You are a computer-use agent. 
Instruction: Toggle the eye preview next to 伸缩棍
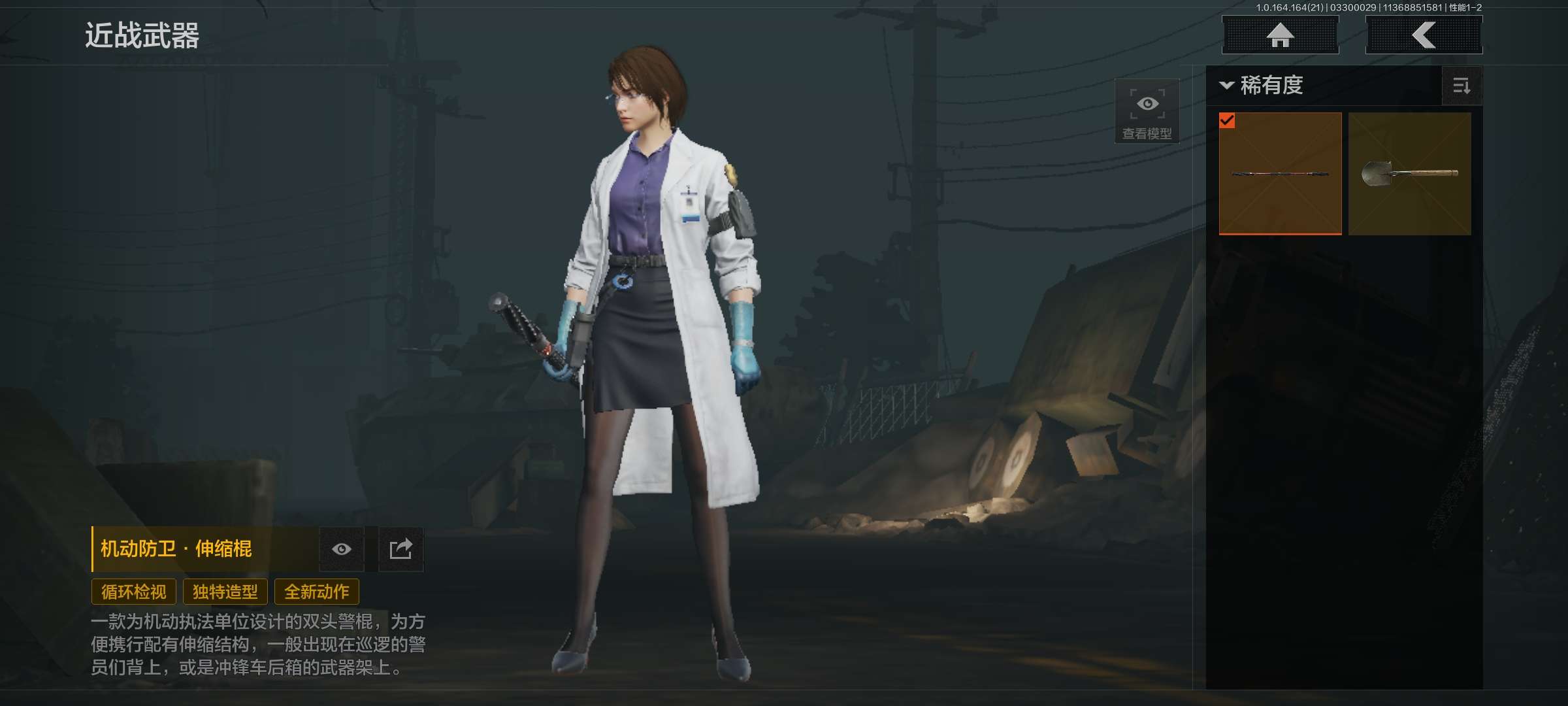pyautogui.click(x=341, y=549)
